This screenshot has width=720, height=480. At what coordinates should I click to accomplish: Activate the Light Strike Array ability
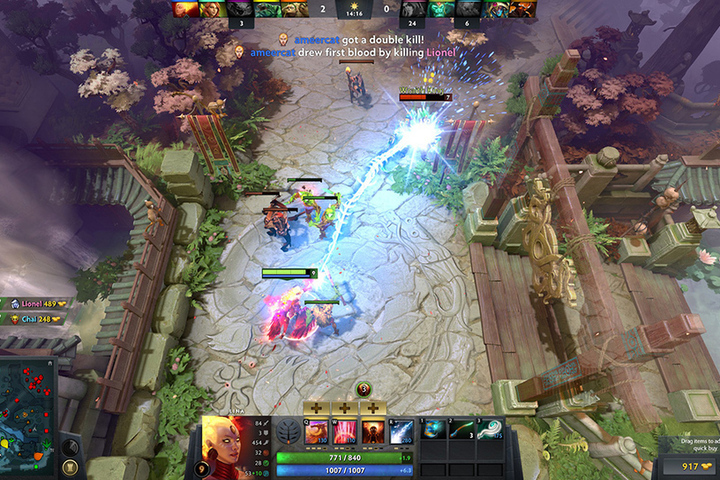click(x=346, y=432)
